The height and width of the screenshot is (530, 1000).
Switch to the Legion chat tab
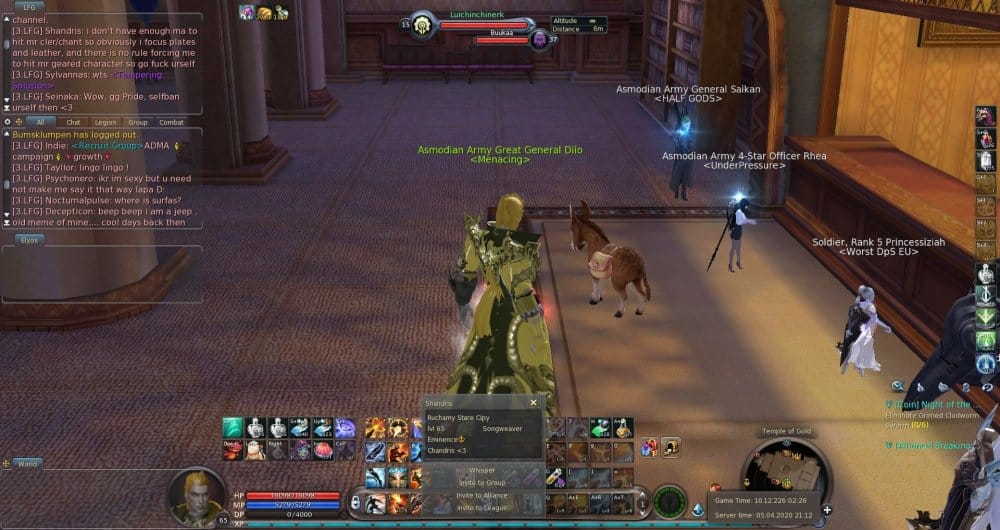point(105,122)
